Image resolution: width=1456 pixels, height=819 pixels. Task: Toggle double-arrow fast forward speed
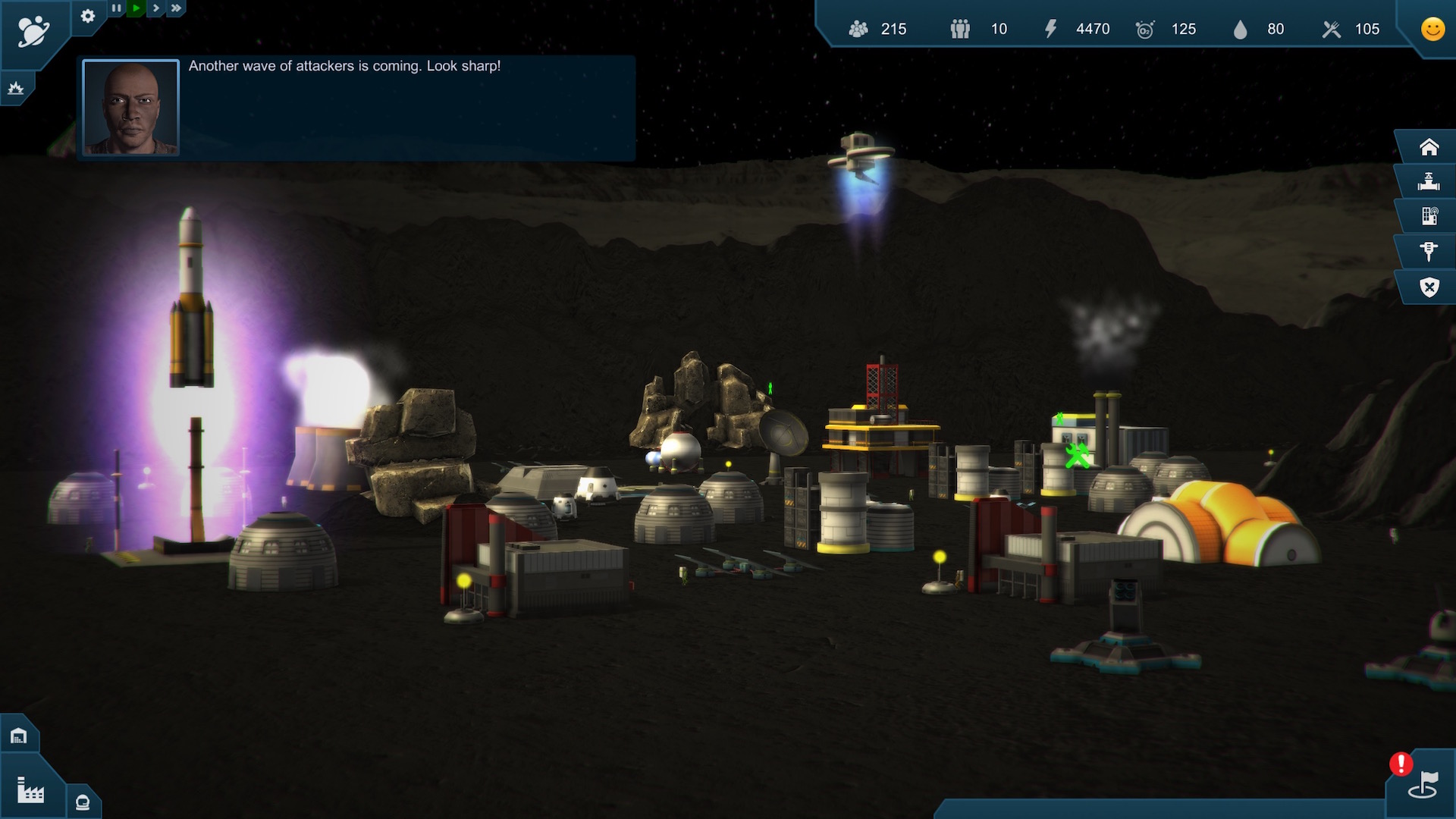pyautogui.click(x=174, y=8)
